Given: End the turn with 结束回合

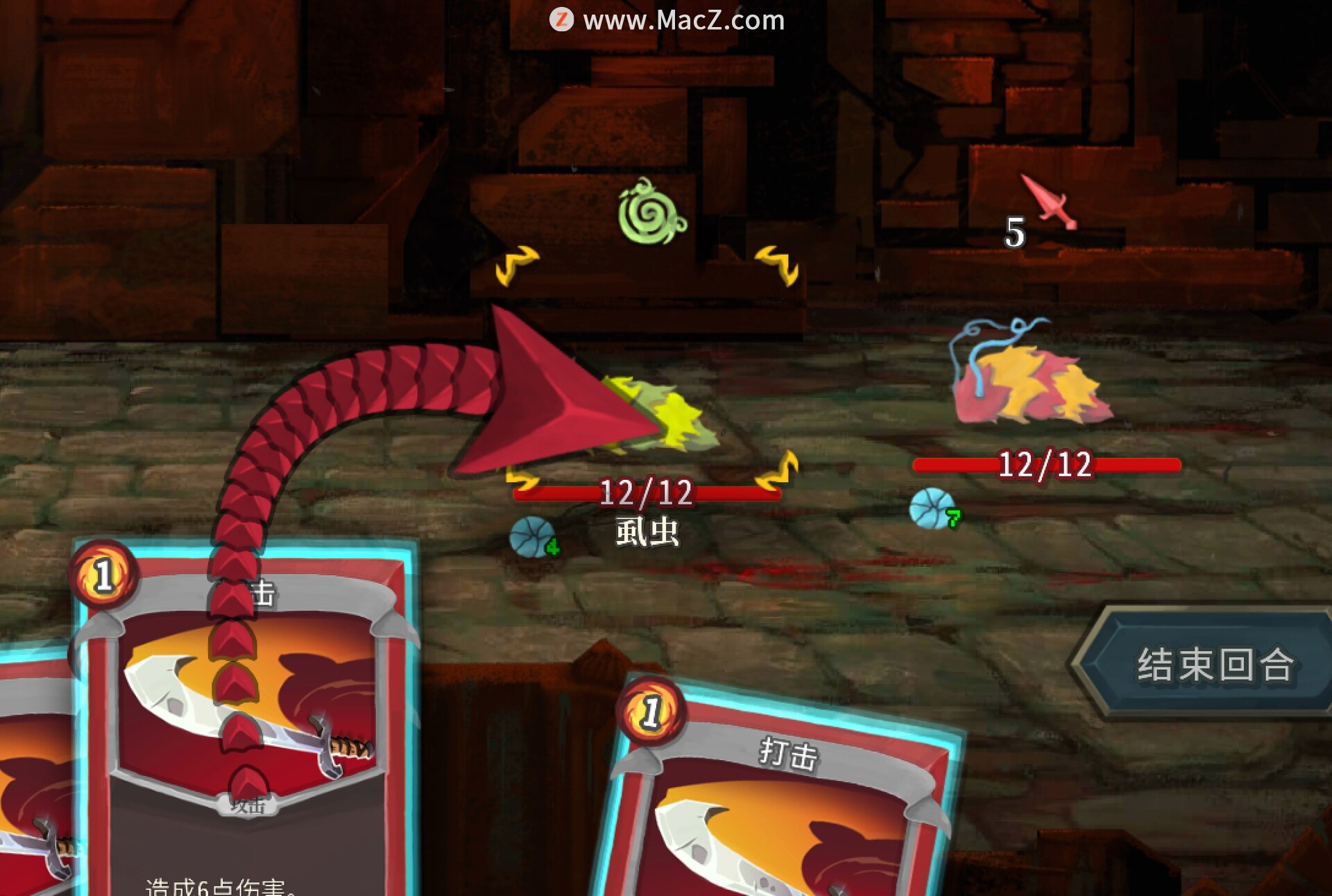Looking at the screenshot, I should click(x=1213, y=664).
